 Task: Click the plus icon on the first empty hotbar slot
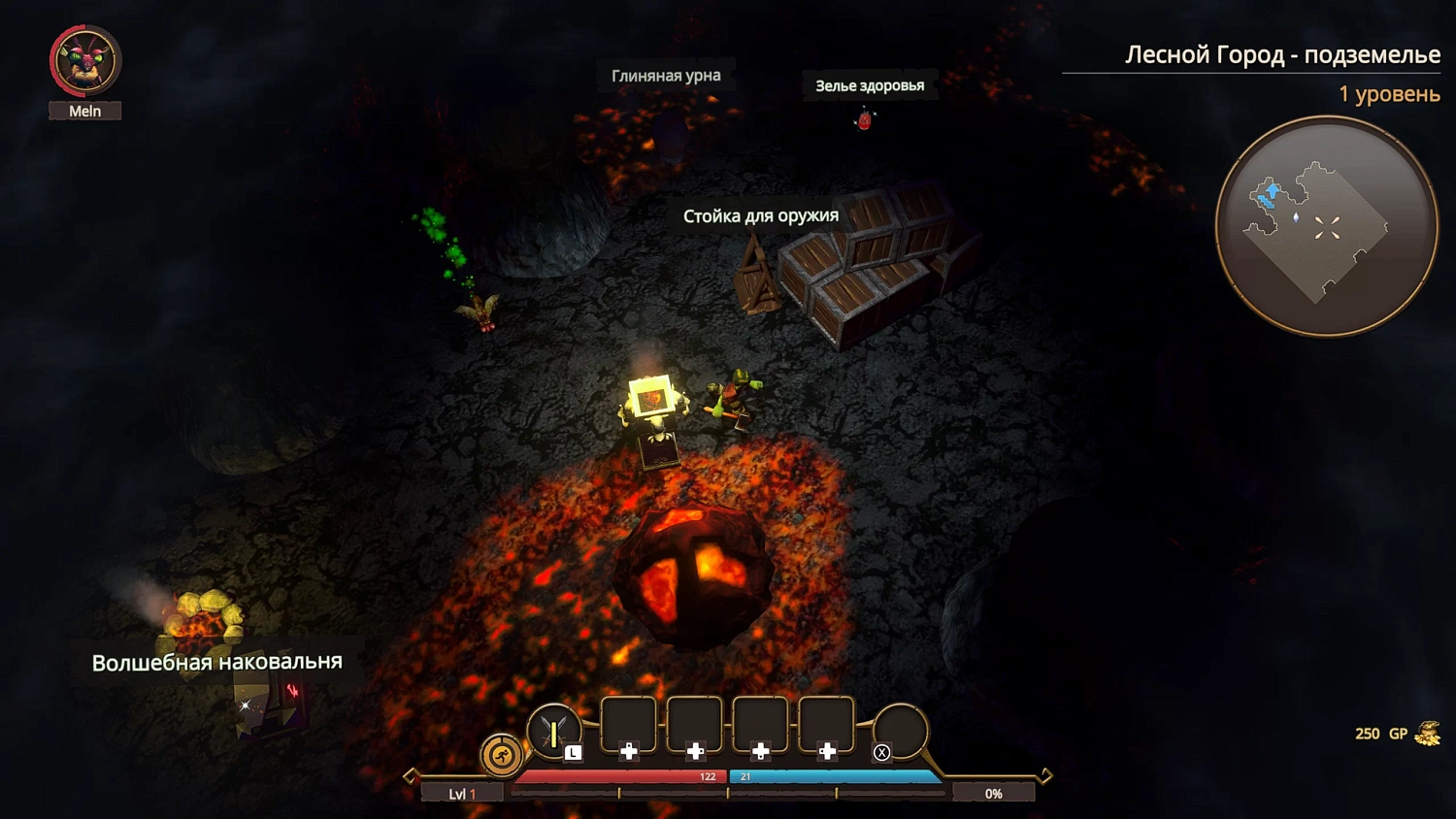(x=627, y=749)
